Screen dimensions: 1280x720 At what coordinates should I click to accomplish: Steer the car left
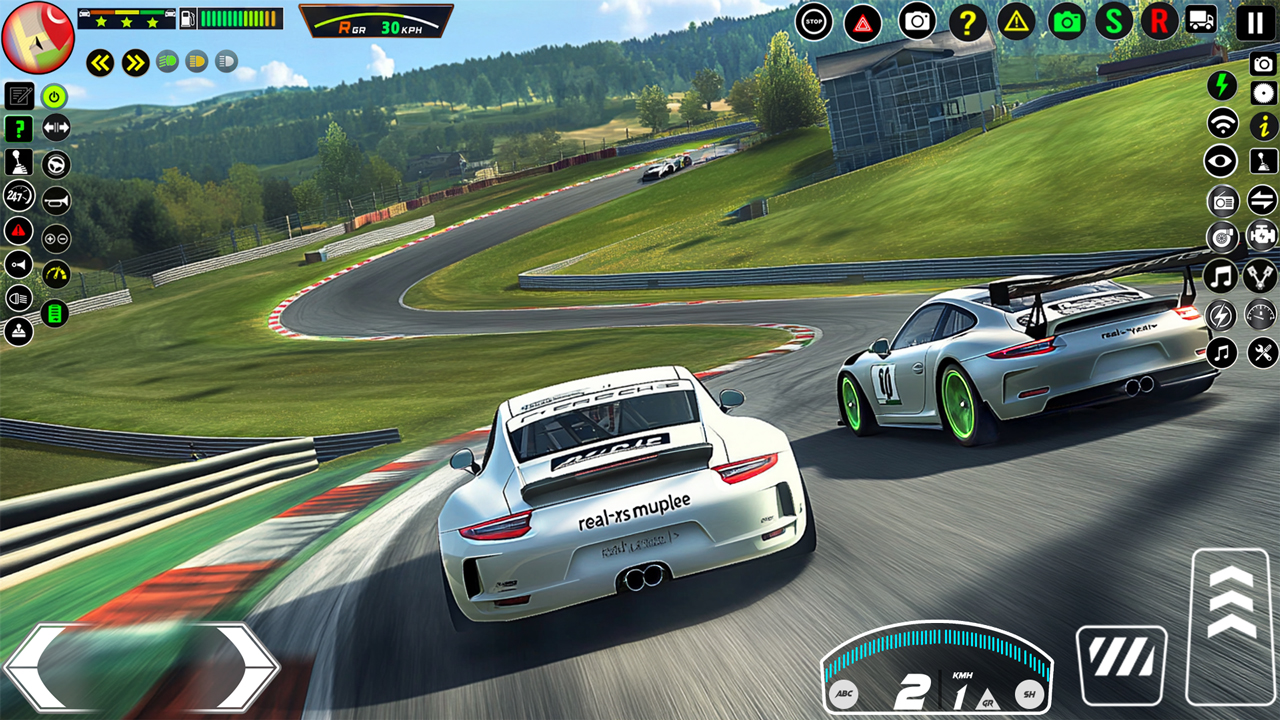42,667
